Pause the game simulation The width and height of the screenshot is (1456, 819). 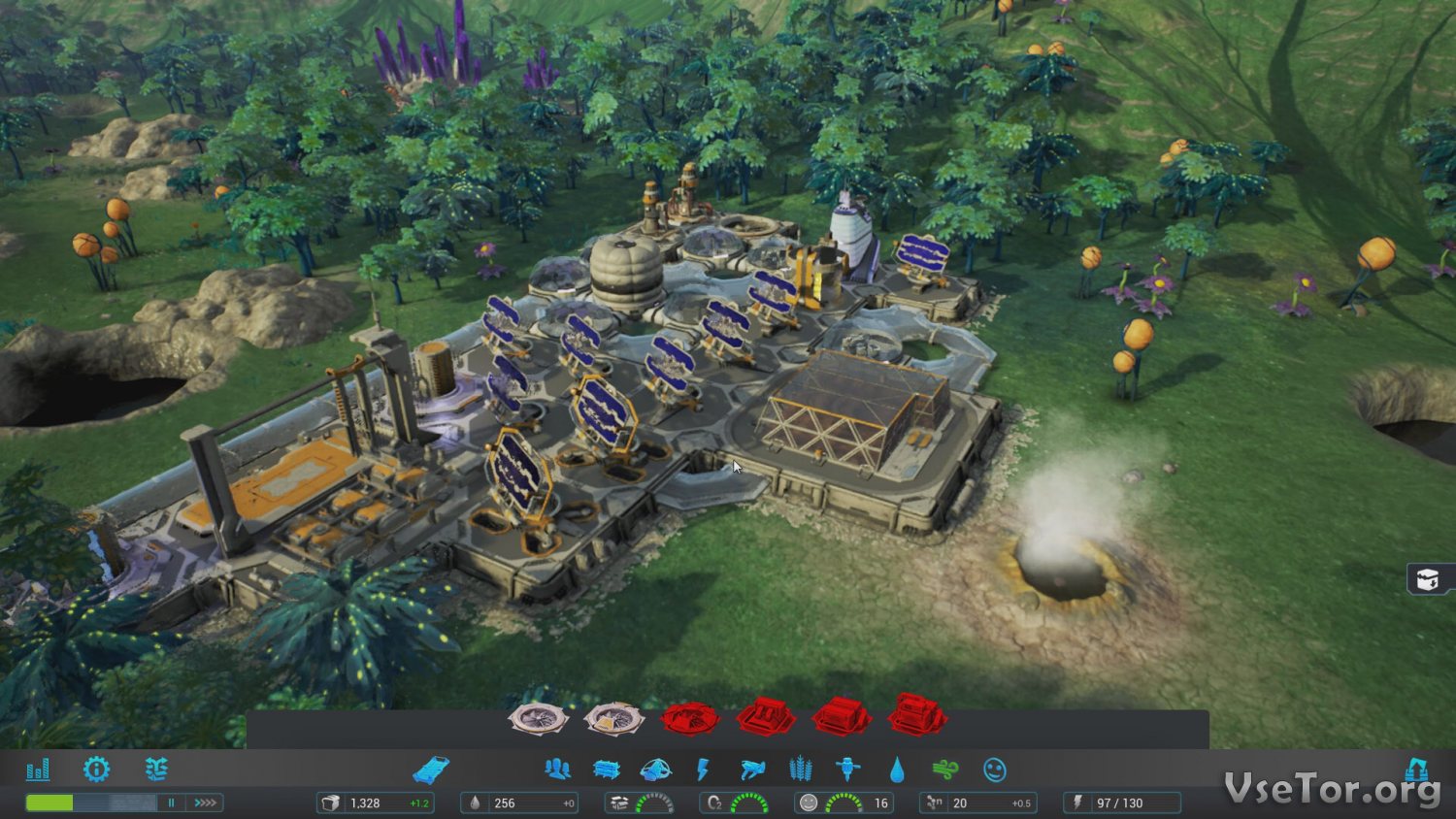click(x=172, y=803)
